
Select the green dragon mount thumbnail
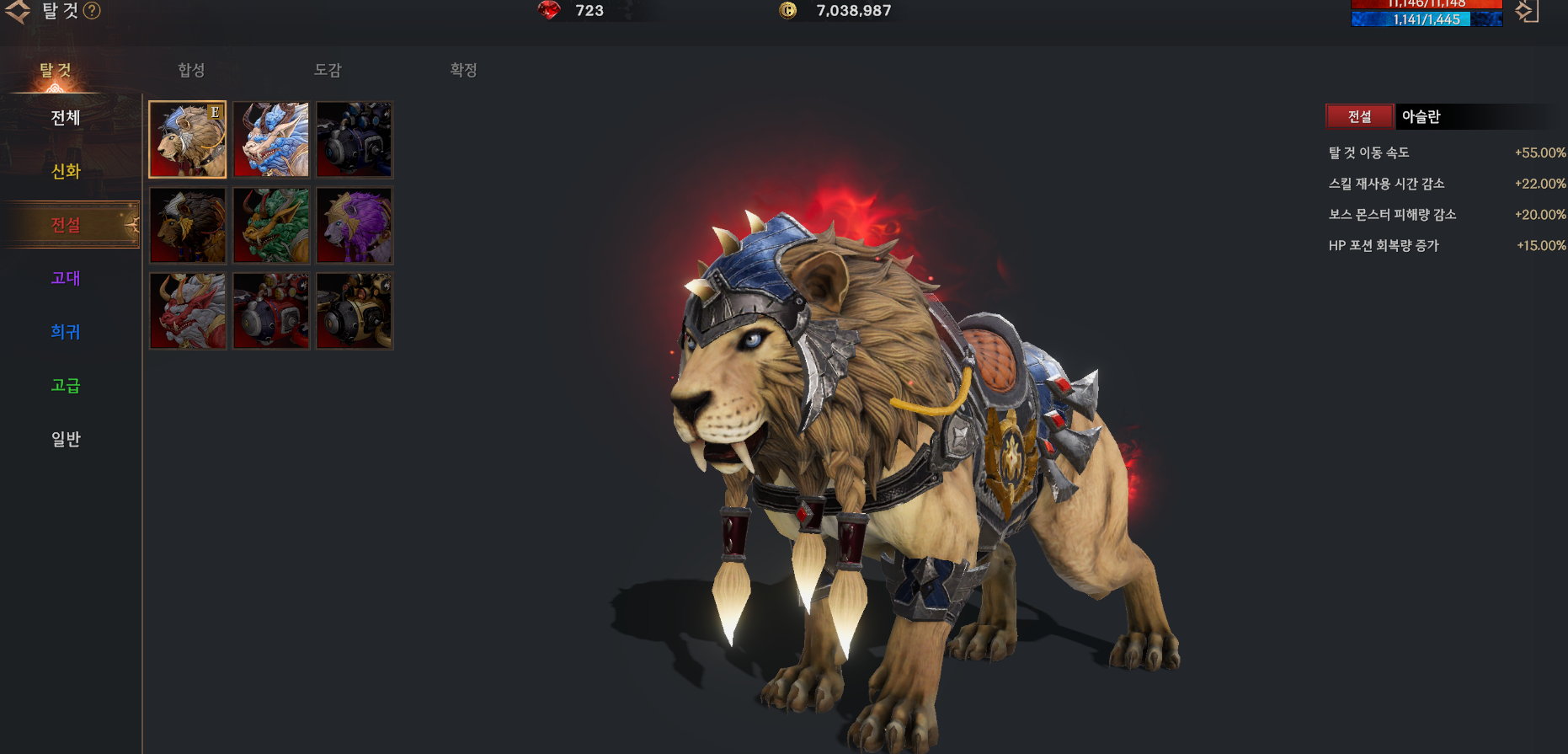coord(271,226)
